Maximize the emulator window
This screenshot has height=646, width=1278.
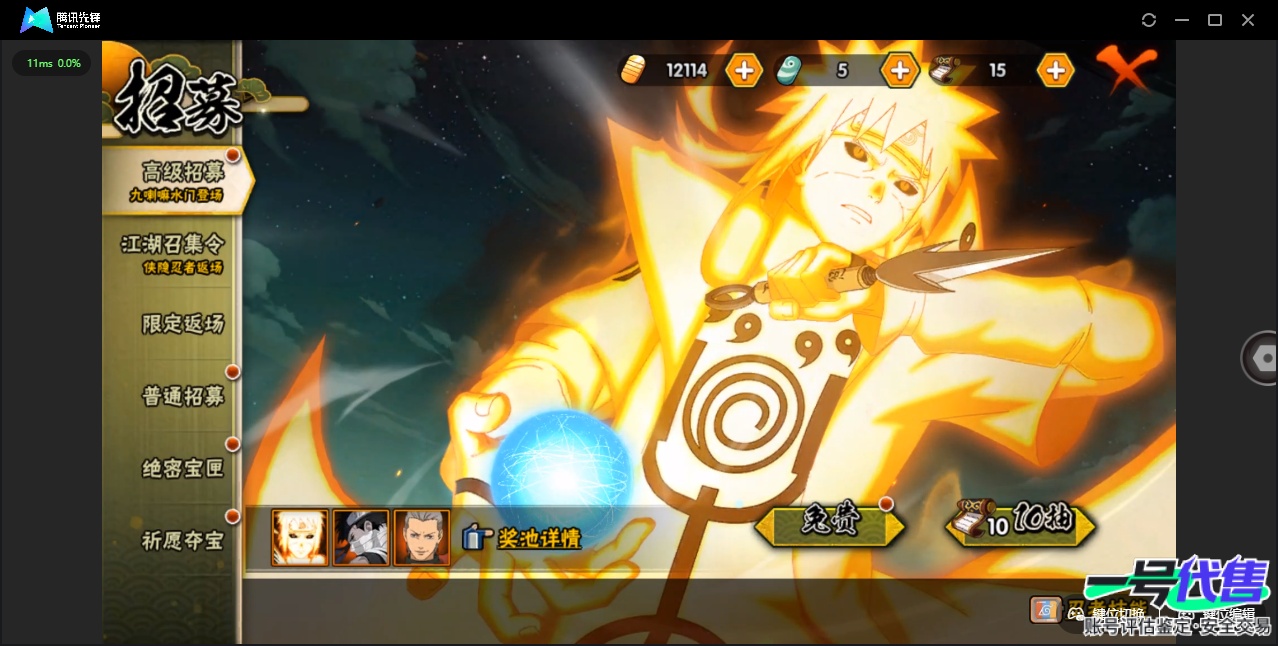pos(1215,20)
